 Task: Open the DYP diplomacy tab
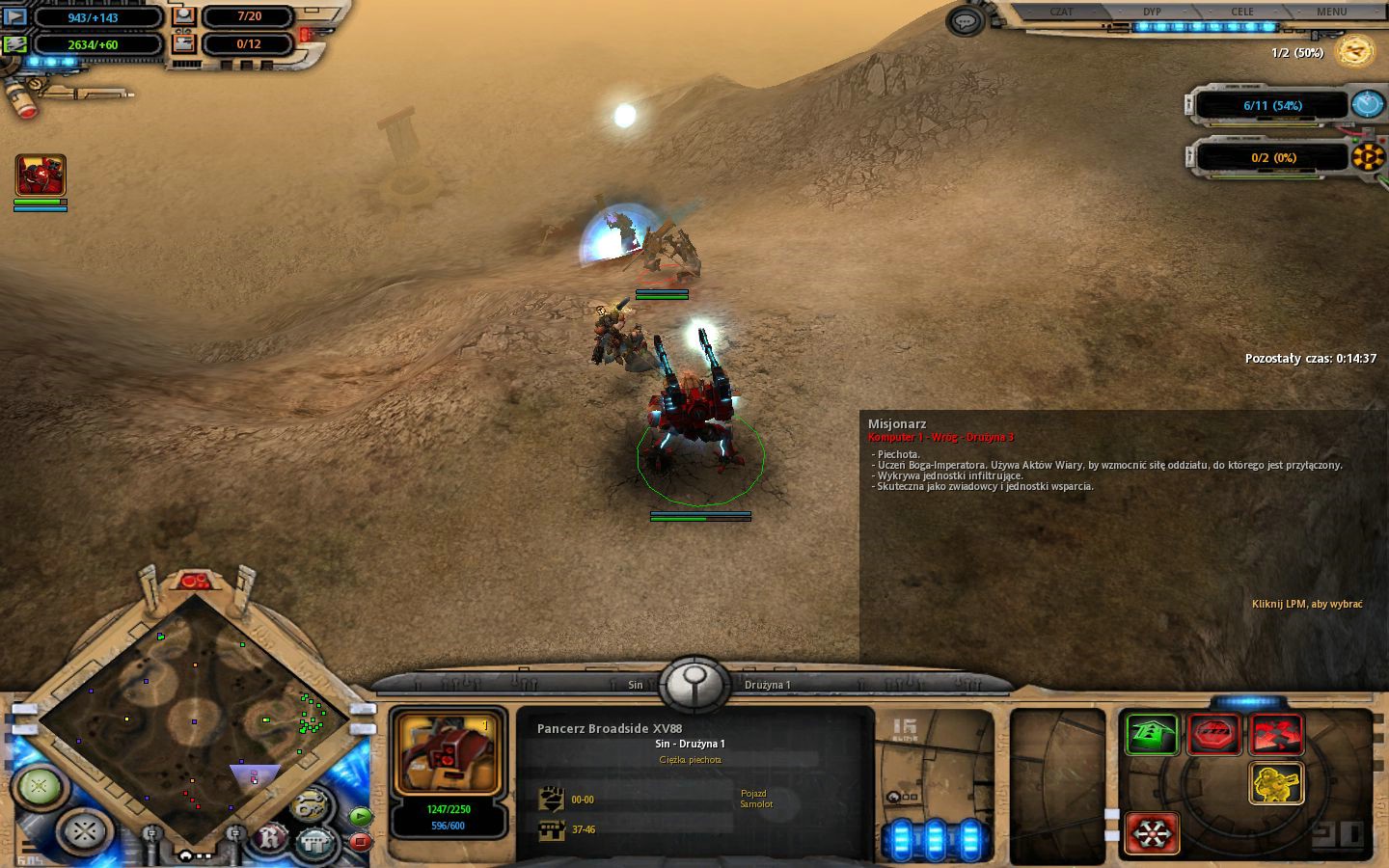1152,12
